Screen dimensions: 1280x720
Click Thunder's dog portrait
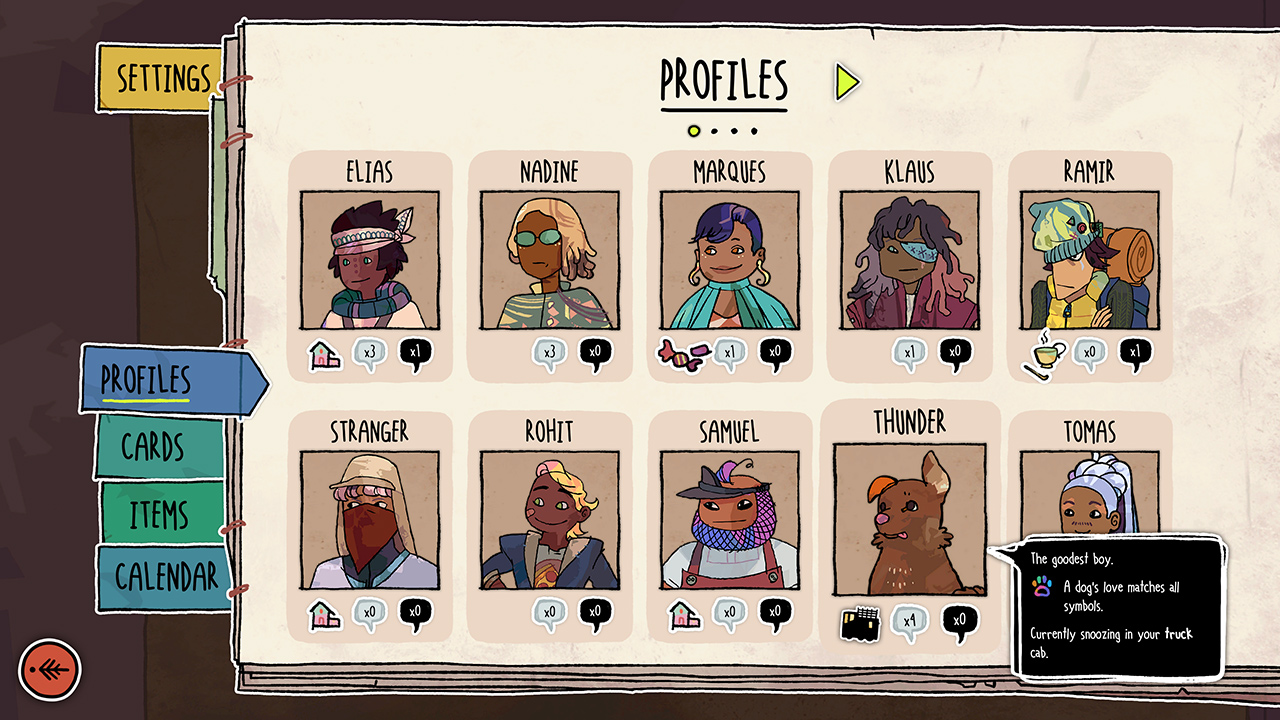[910, 518]
